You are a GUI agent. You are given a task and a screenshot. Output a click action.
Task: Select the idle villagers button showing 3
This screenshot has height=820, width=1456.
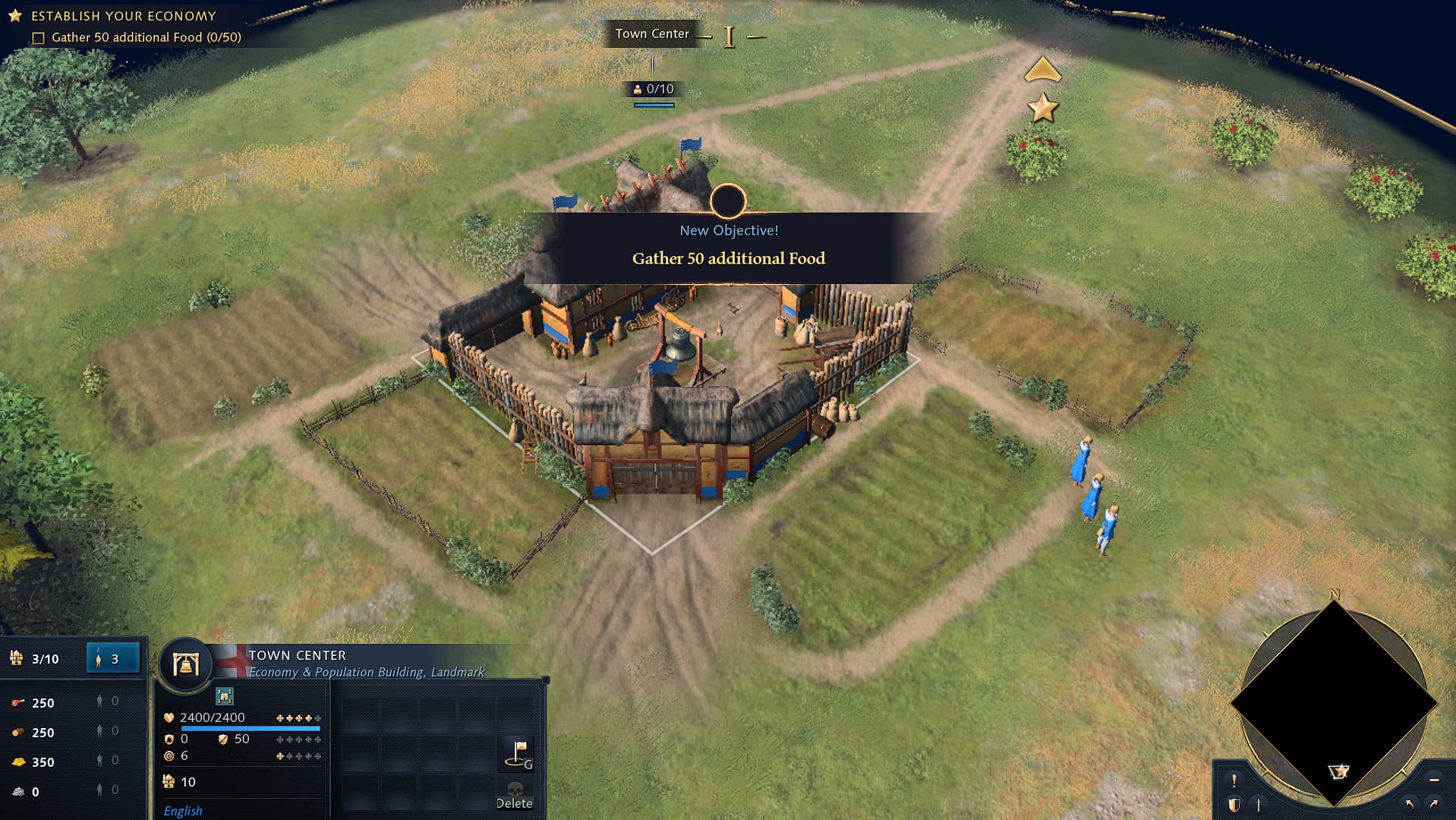pos(113,658)
